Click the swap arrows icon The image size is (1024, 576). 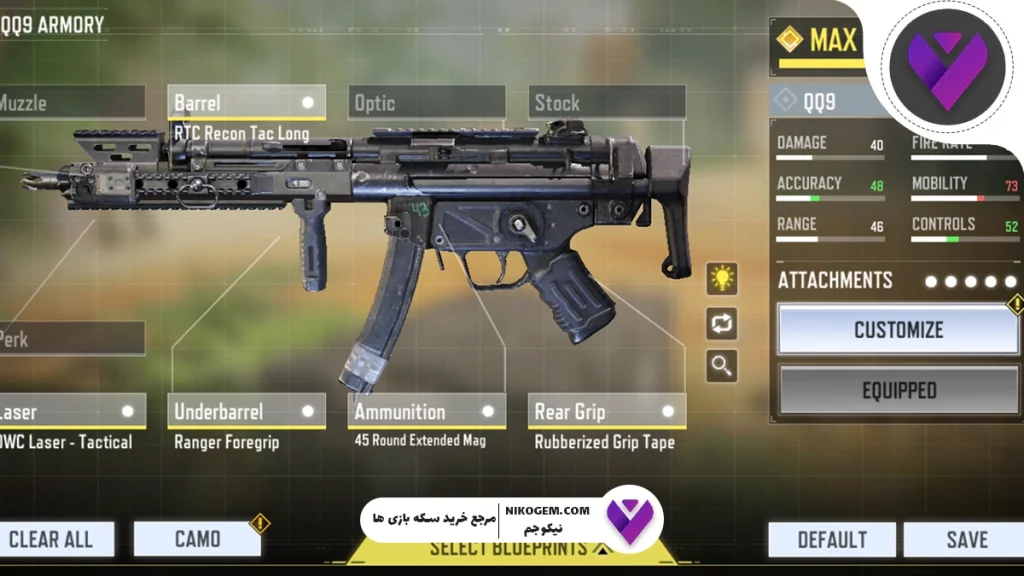click(x=722, y=322)
